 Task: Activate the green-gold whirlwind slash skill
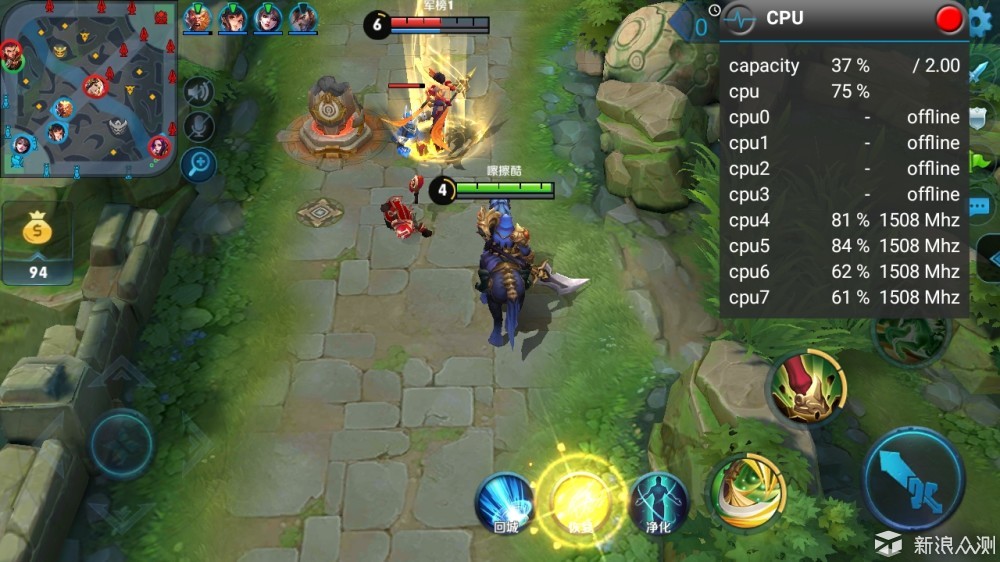click(x=747, y=490)
